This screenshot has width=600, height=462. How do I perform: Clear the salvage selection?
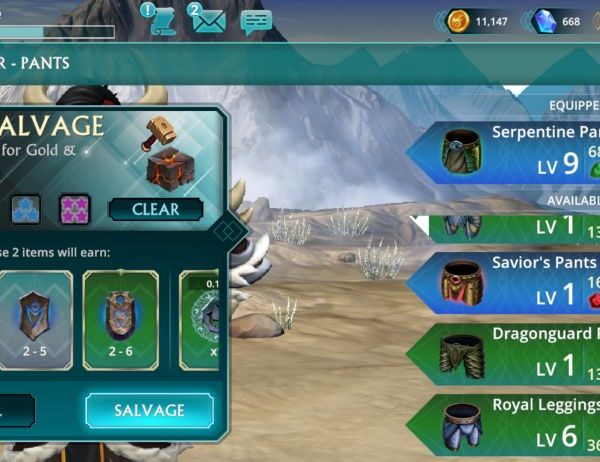click(155, 210)
